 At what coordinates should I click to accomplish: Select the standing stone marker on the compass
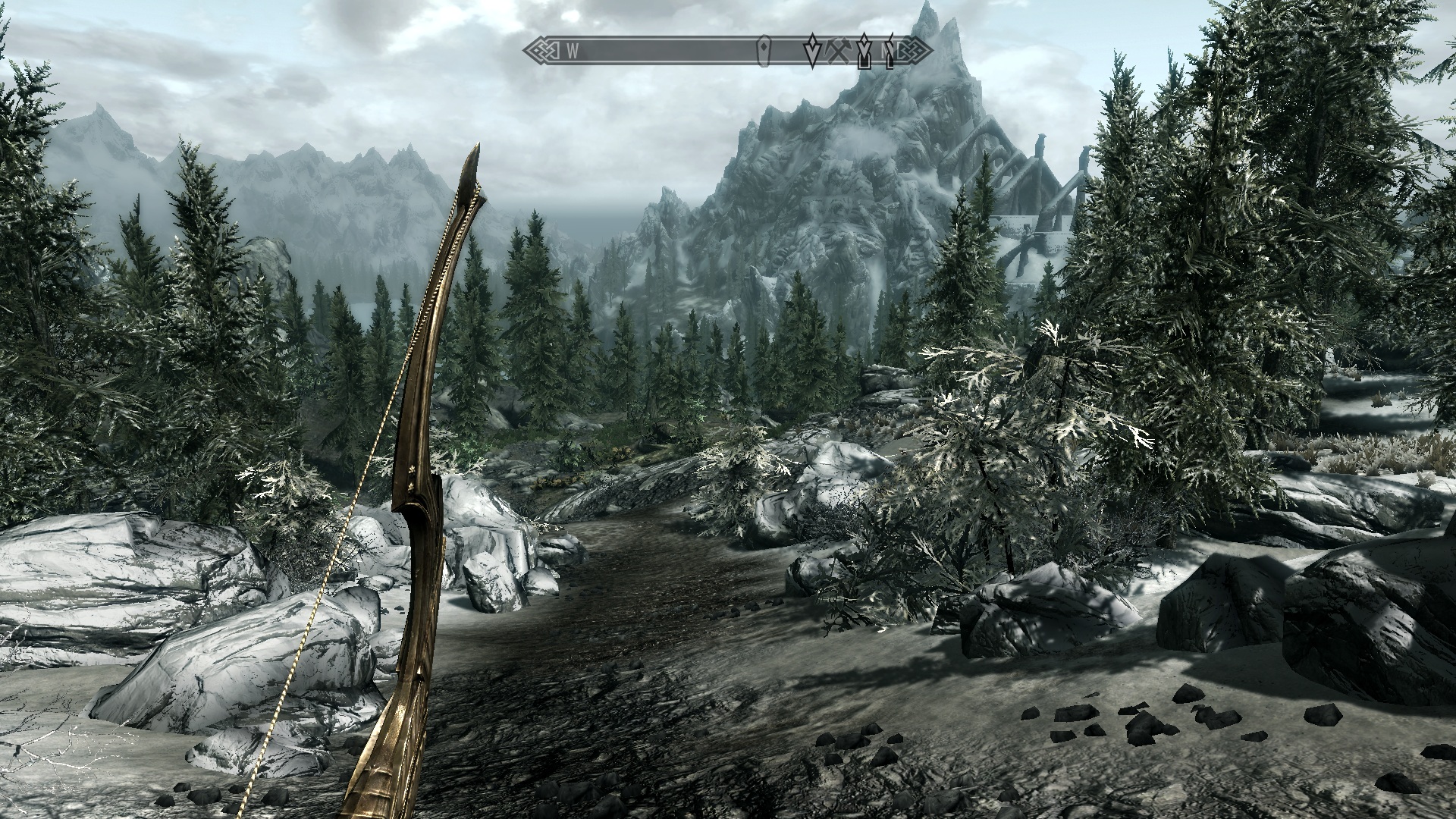(x=764, y=50)
